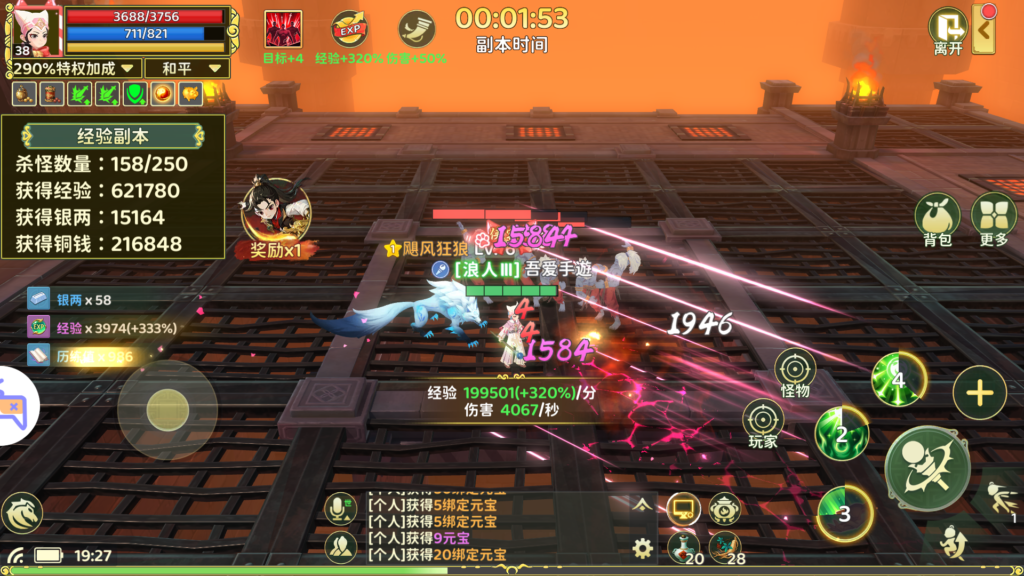
Task: Change the 和平 combat mode dropdown
Action: (x=186, y=68)
